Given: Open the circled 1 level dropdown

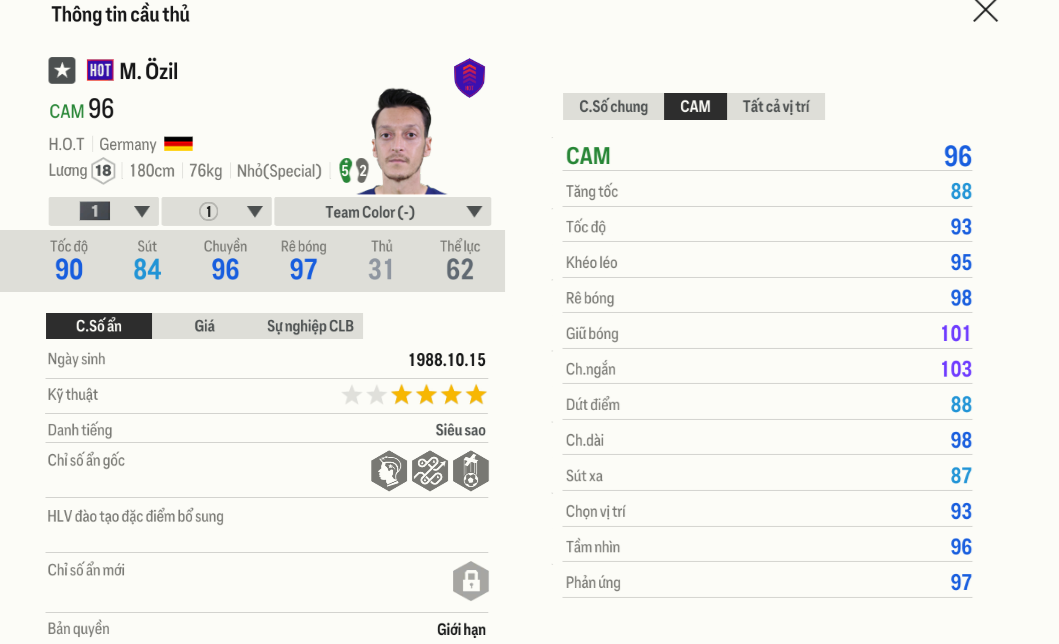Looking at the screenshot, I should (x=217, y=212).
